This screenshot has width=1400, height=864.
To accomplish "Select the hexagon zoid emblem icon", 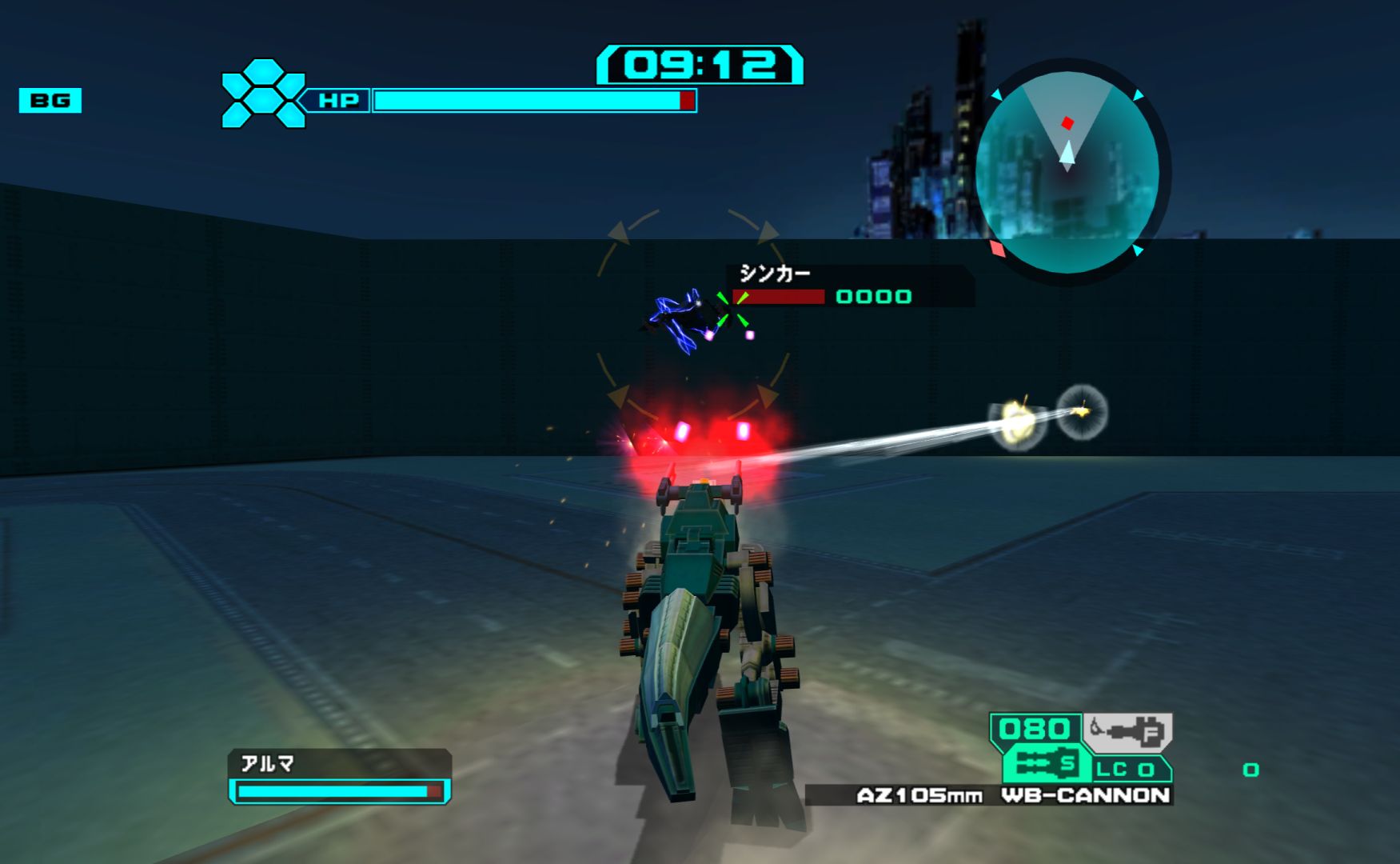I will coord(263,94).
